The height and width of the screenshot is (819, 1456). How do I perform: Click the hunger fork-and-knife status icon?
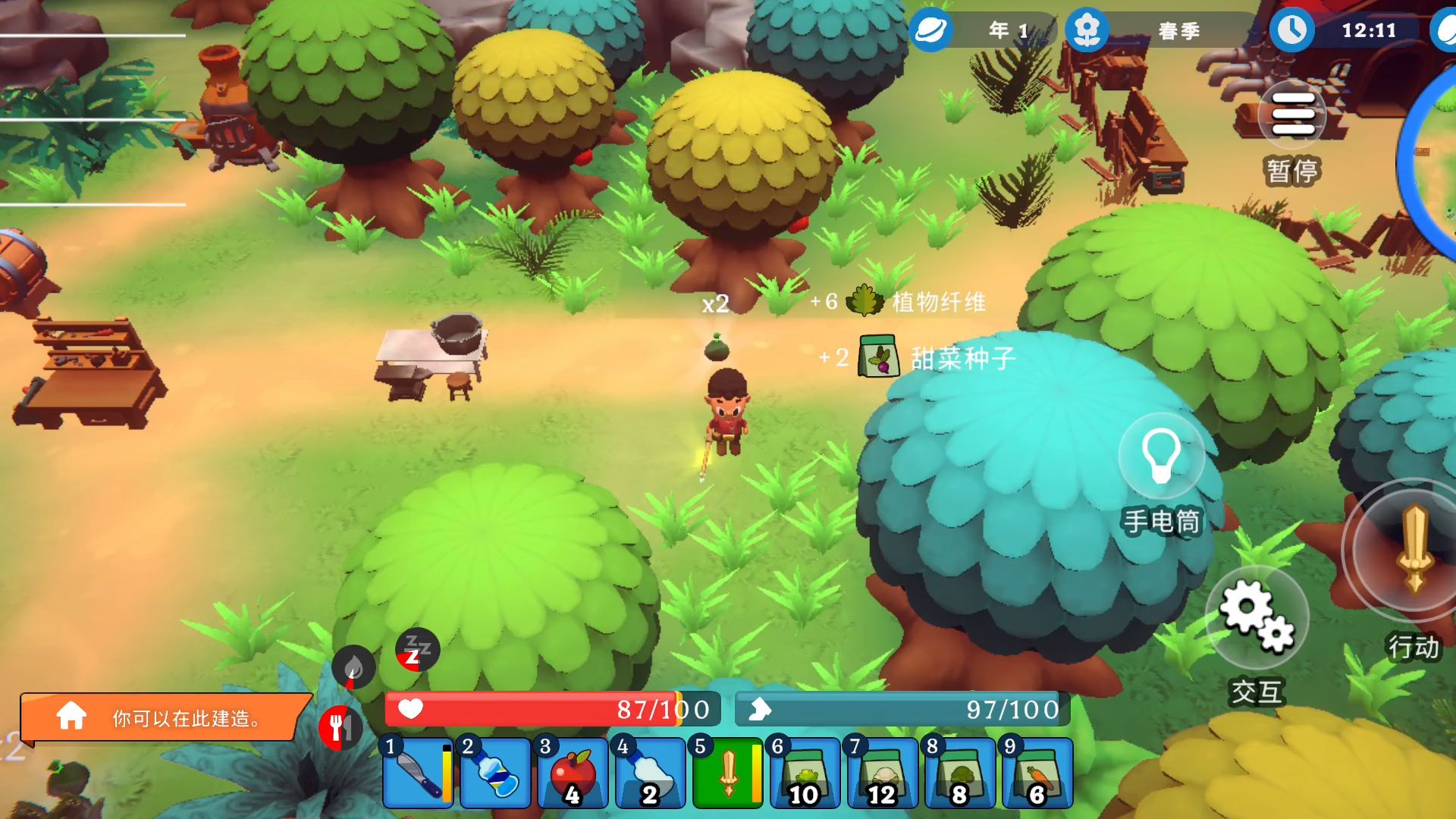pyautogui.click(x=340, y=727)
